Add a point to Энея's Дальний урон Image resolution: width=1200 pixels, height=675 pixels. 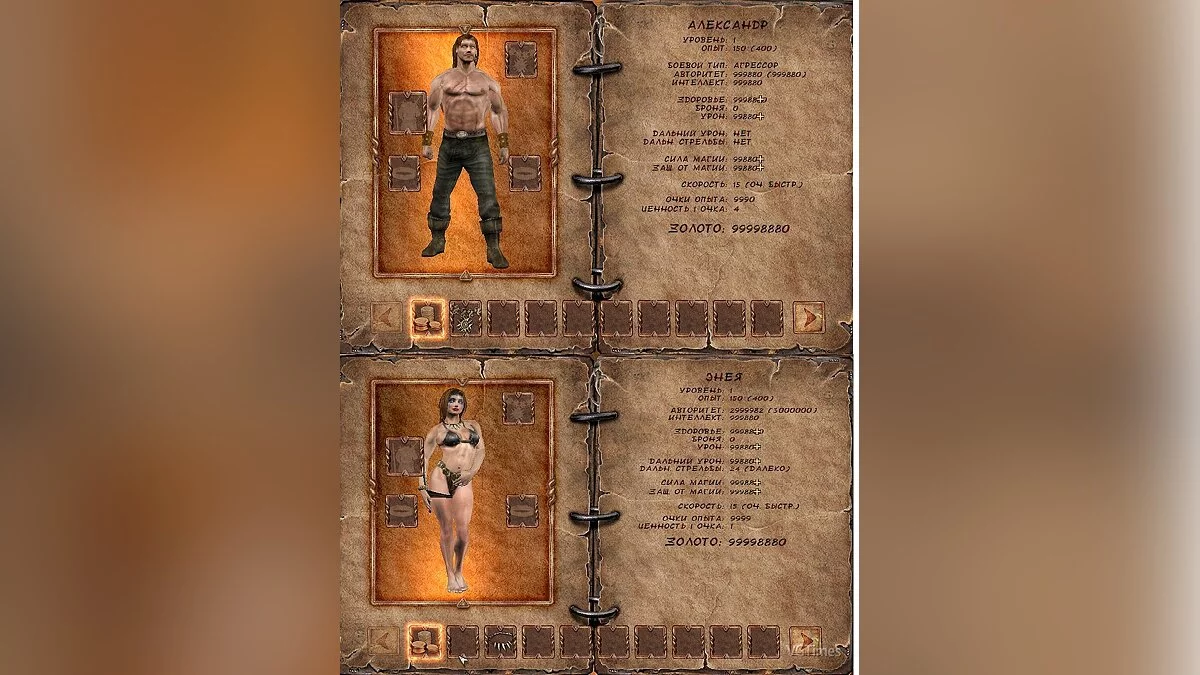point(756,461)
